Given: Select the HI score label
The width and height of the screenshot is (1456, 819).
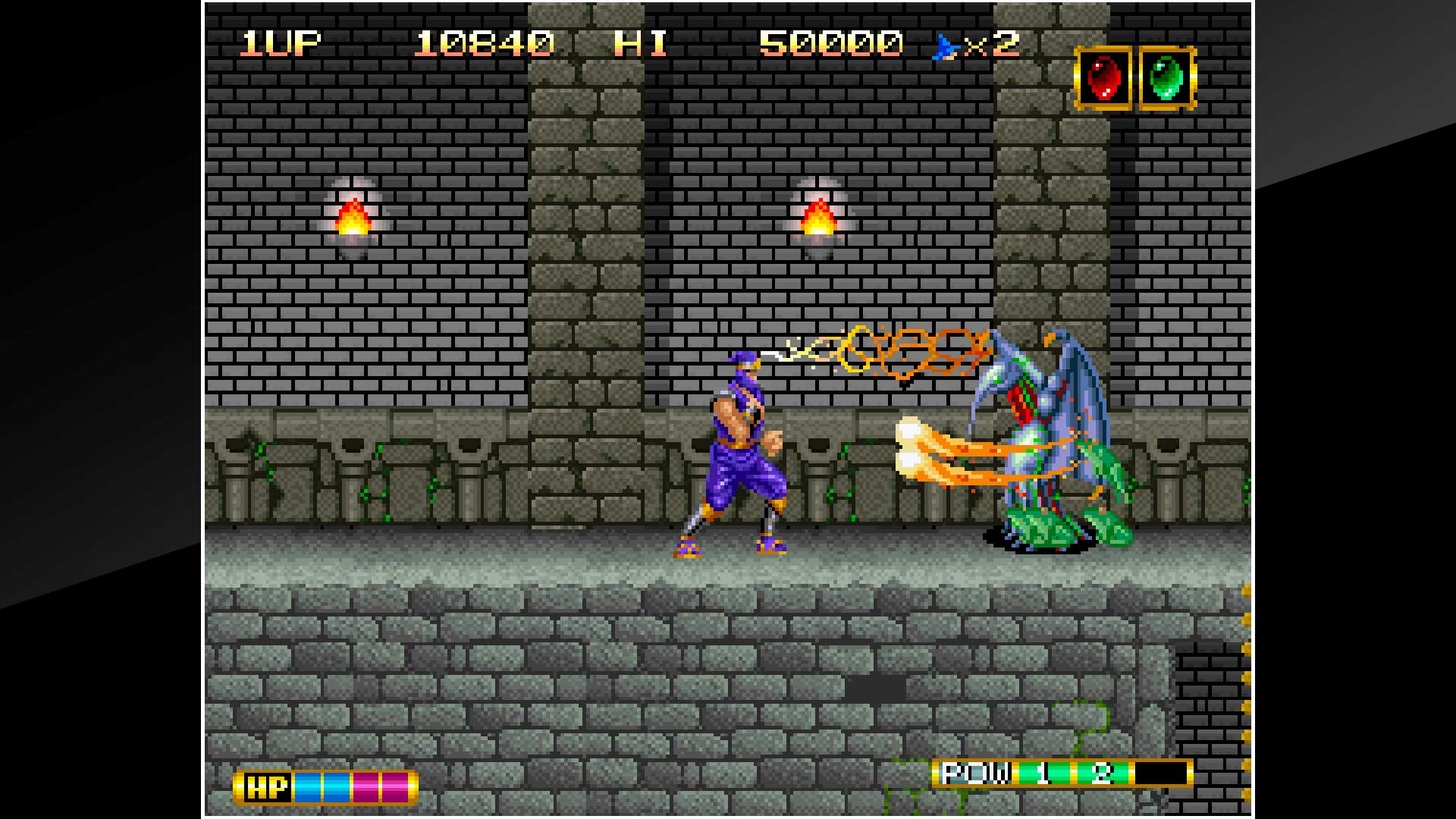Looking at the screenshot, I should 641,43.
